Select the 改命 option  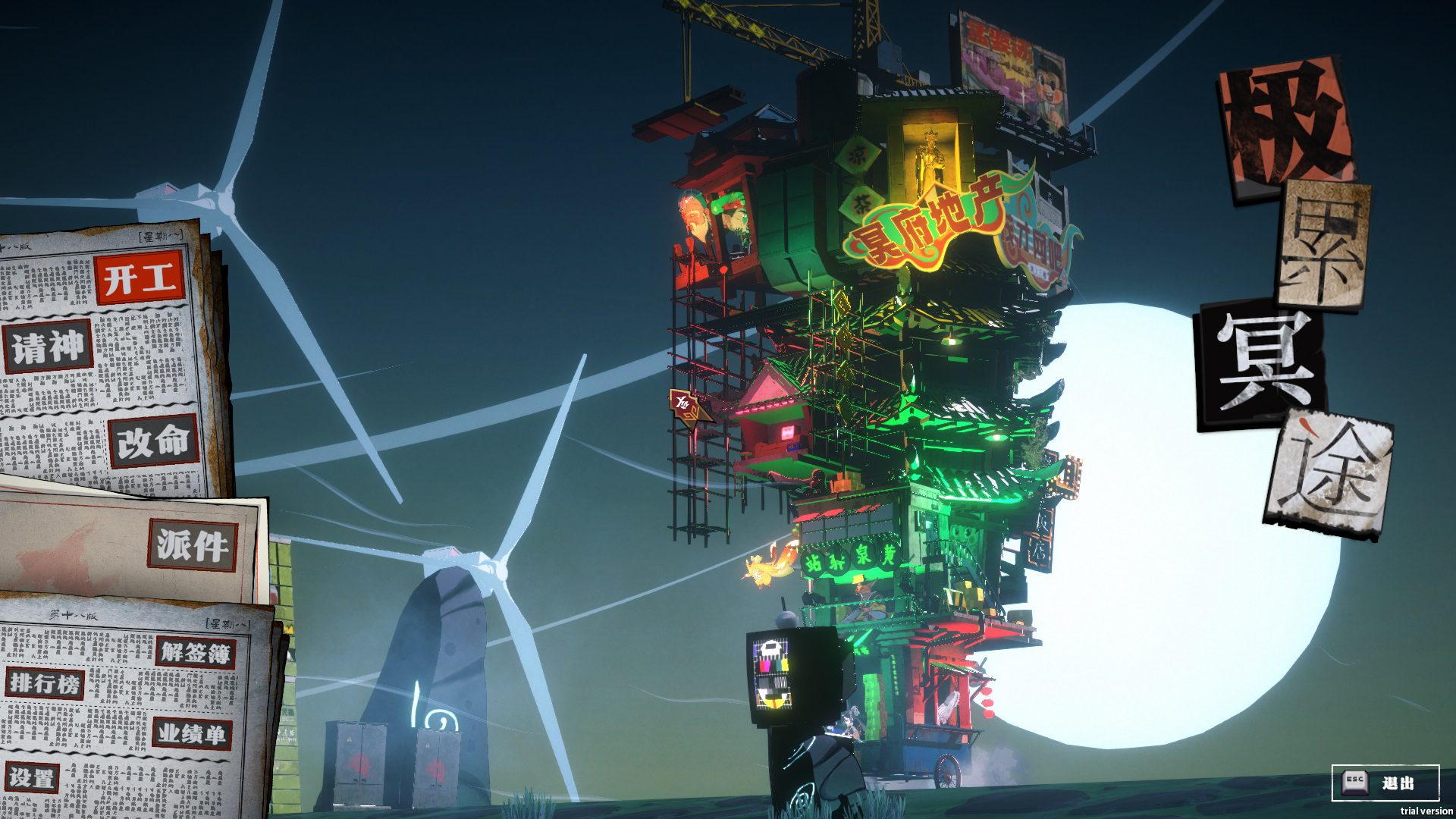pyautogui.click(x=152, y=441)
